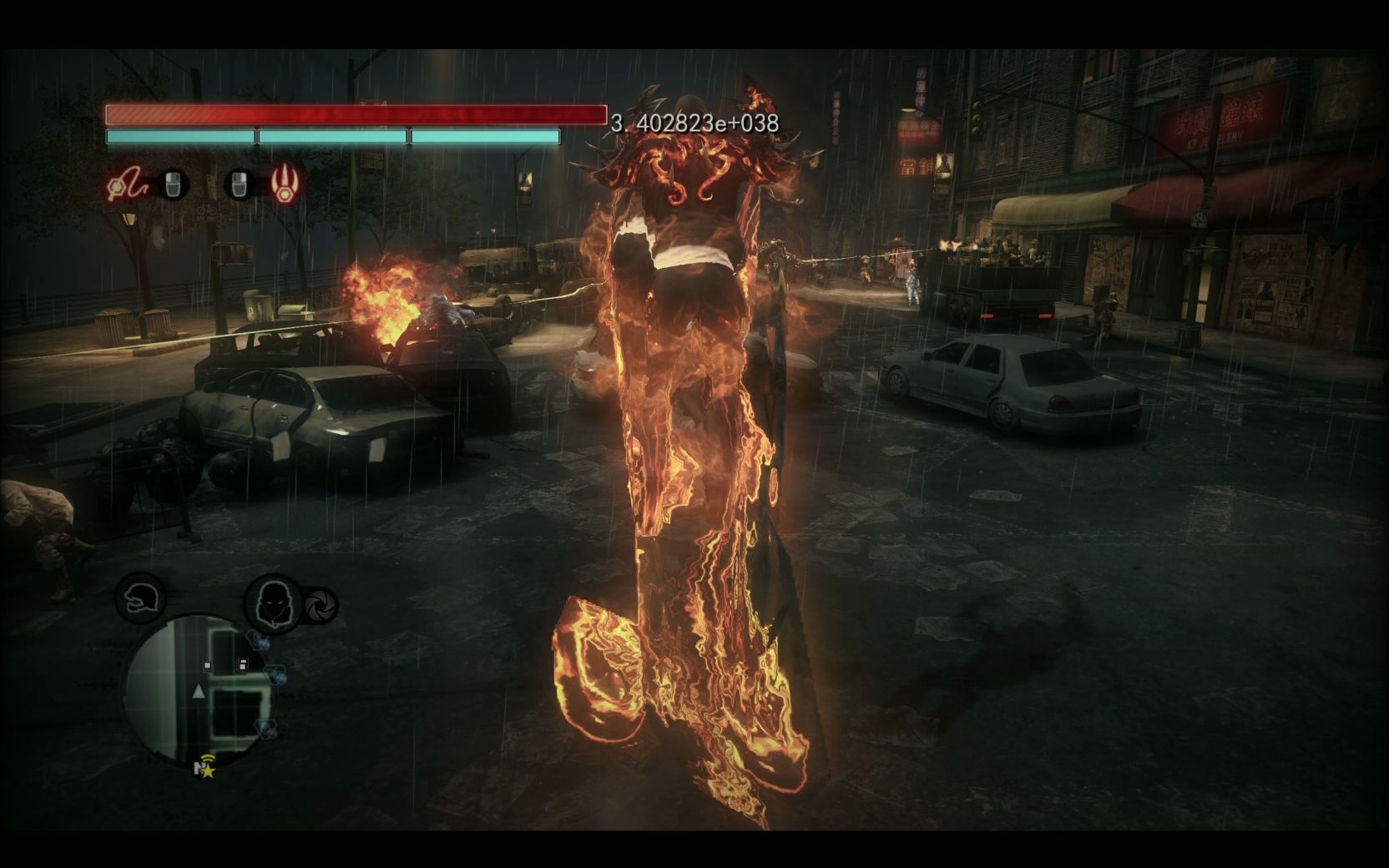Click the camera shutter icon

click(x=320, y=606)
